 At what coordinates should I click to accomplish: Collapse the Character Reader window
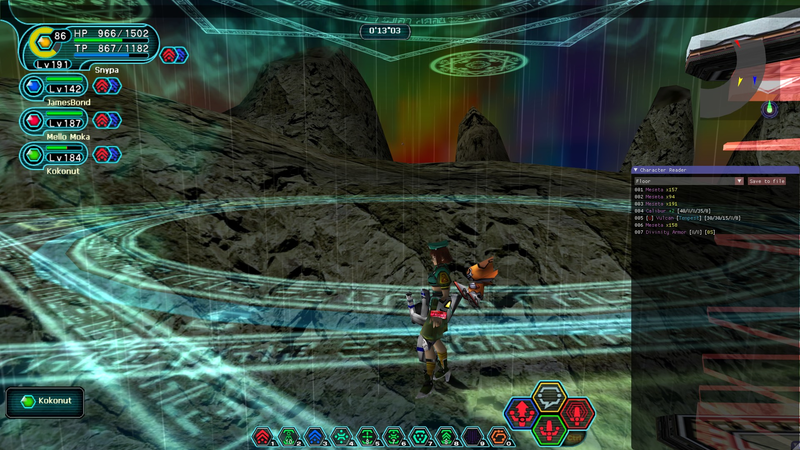pos(636,170)
